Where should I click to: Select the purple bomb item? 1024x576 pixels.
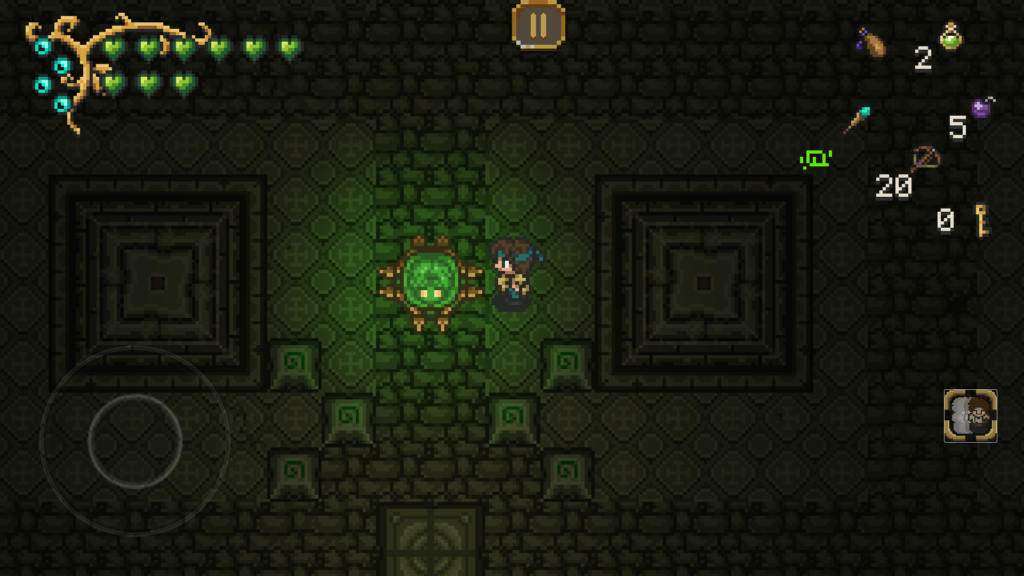(x=982, y=107)
